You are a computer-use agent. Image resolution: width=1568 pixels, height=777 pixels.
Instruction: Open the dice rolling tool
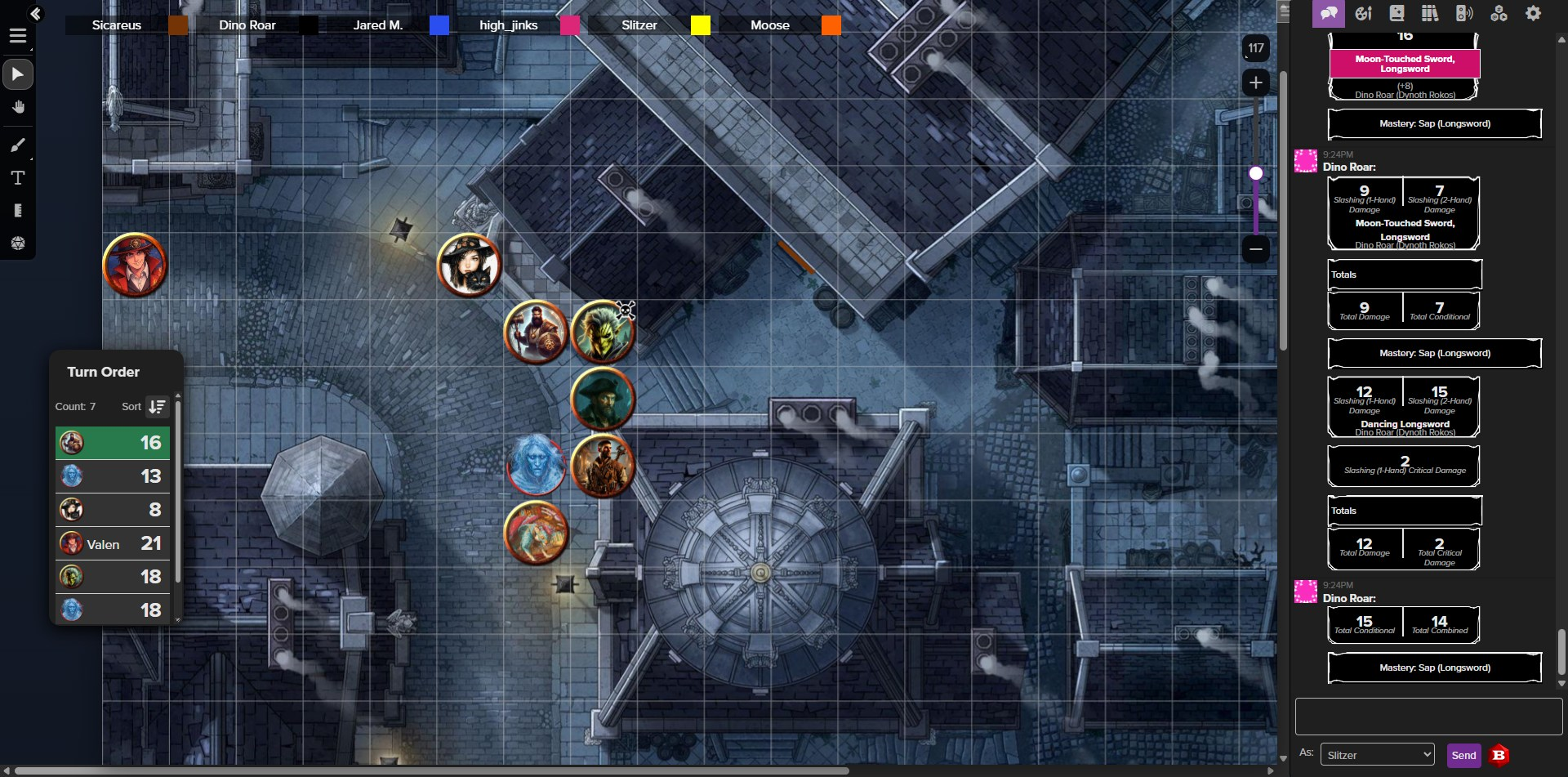coord(18,243)
